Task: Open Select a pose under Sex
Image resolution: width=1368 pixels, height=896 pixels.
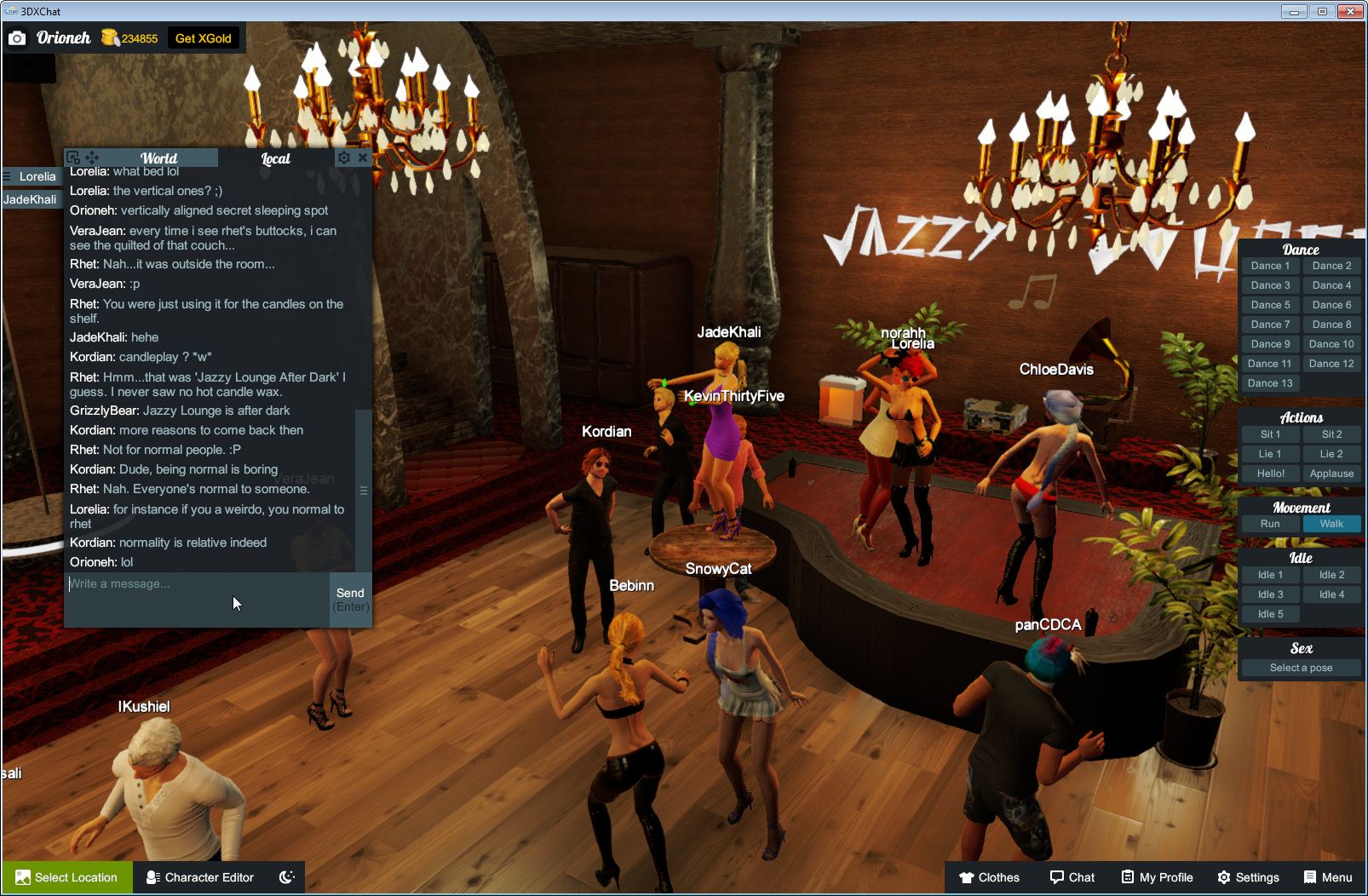Action: pyautogui.click(x=1300, y=668)
